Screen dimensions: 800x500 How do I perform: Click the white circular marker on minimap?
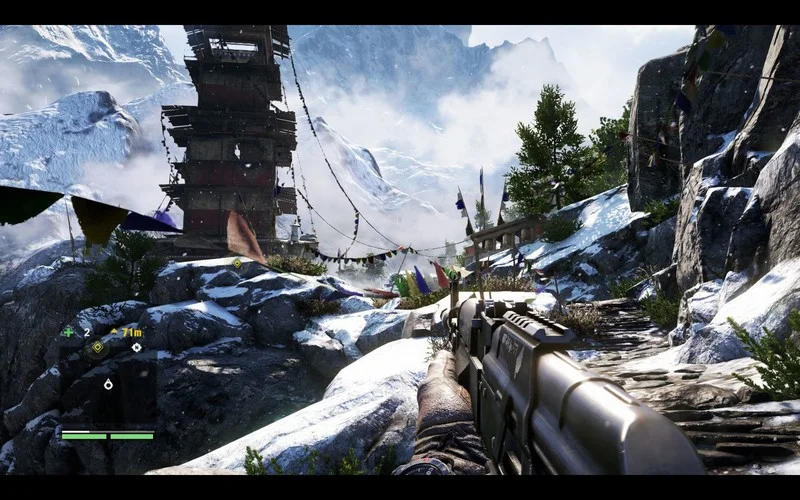pos(136,347)
